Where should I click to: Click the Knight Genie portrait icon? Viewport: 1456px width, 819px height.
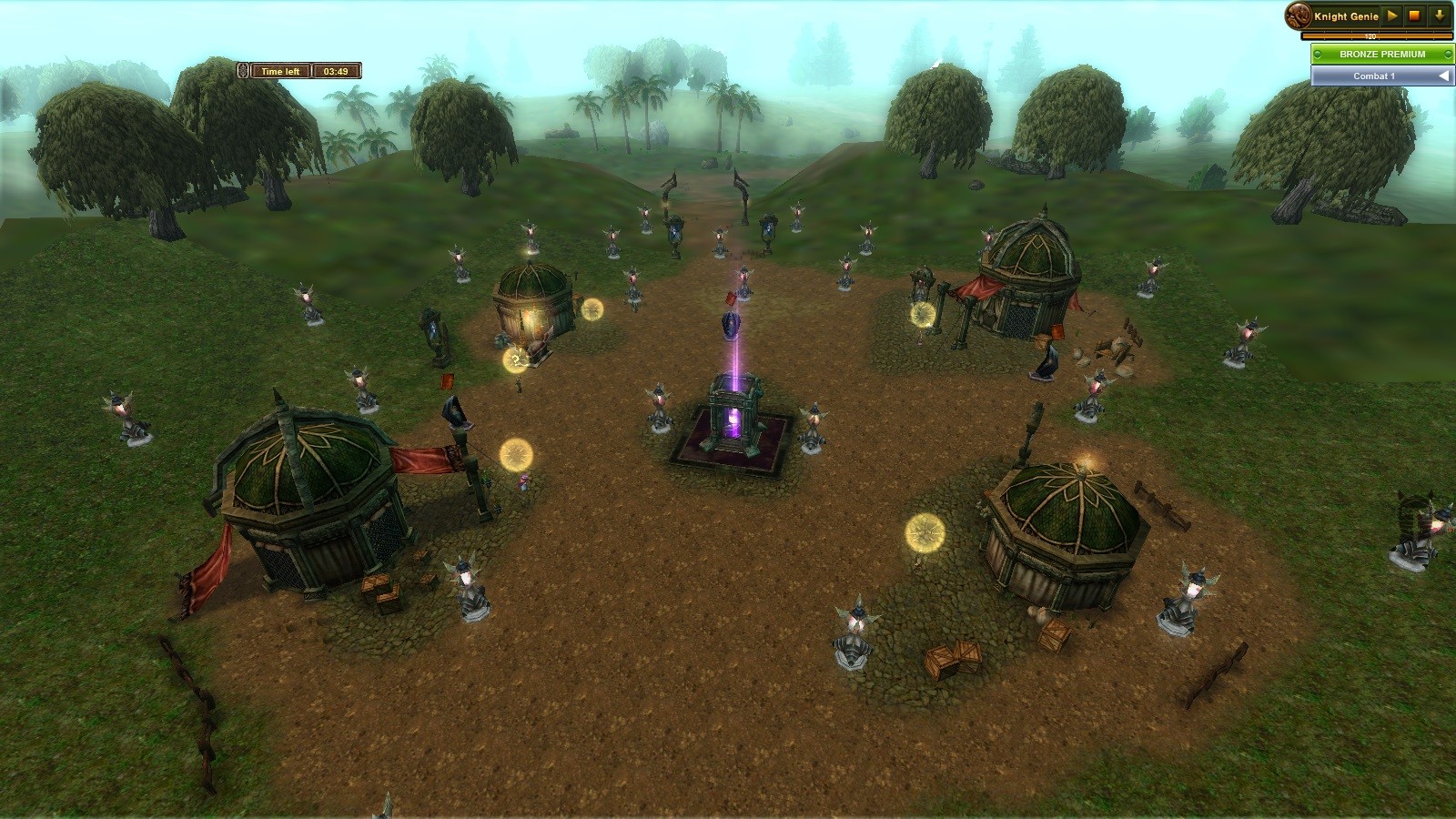(x=1299, y=15)
